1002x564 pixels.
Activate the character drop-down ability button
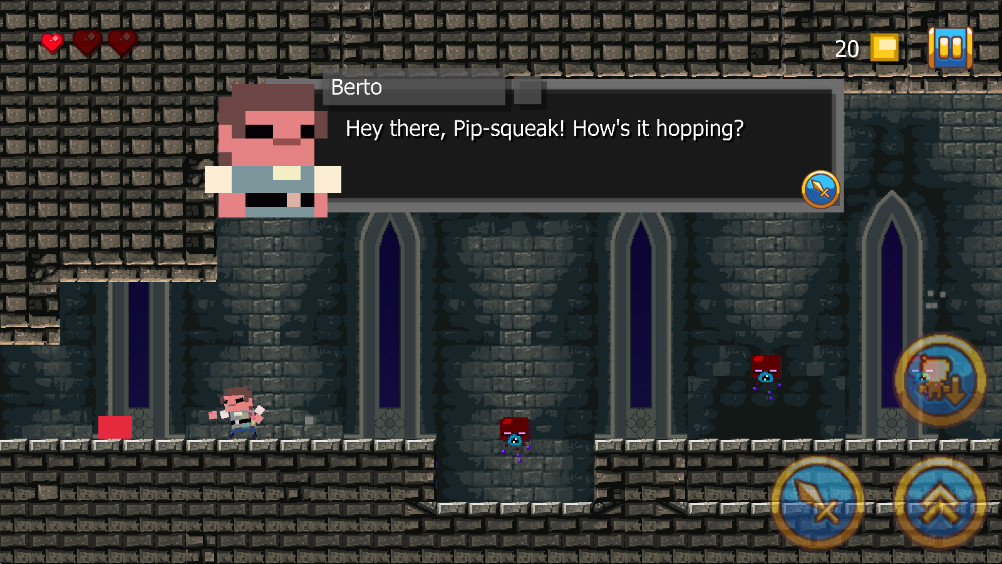(940, 381)
